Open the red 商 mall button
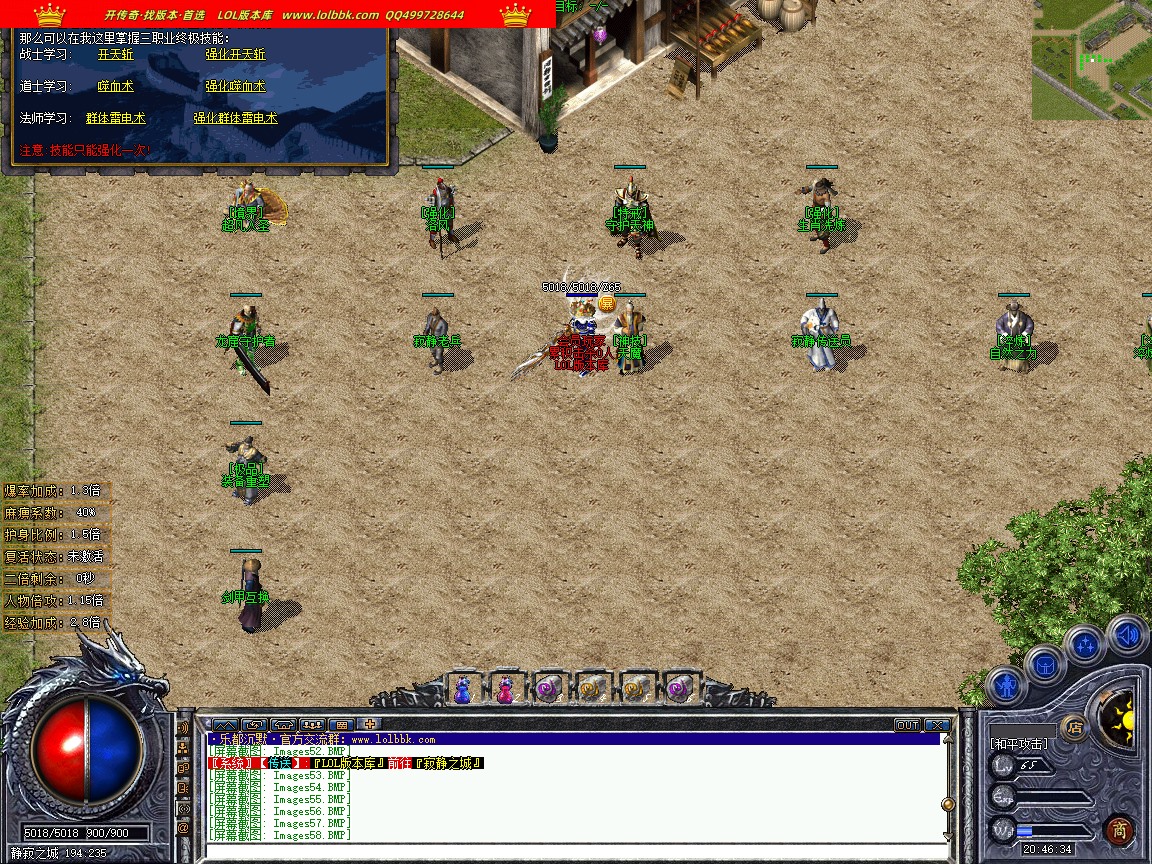 point(1119,829)
